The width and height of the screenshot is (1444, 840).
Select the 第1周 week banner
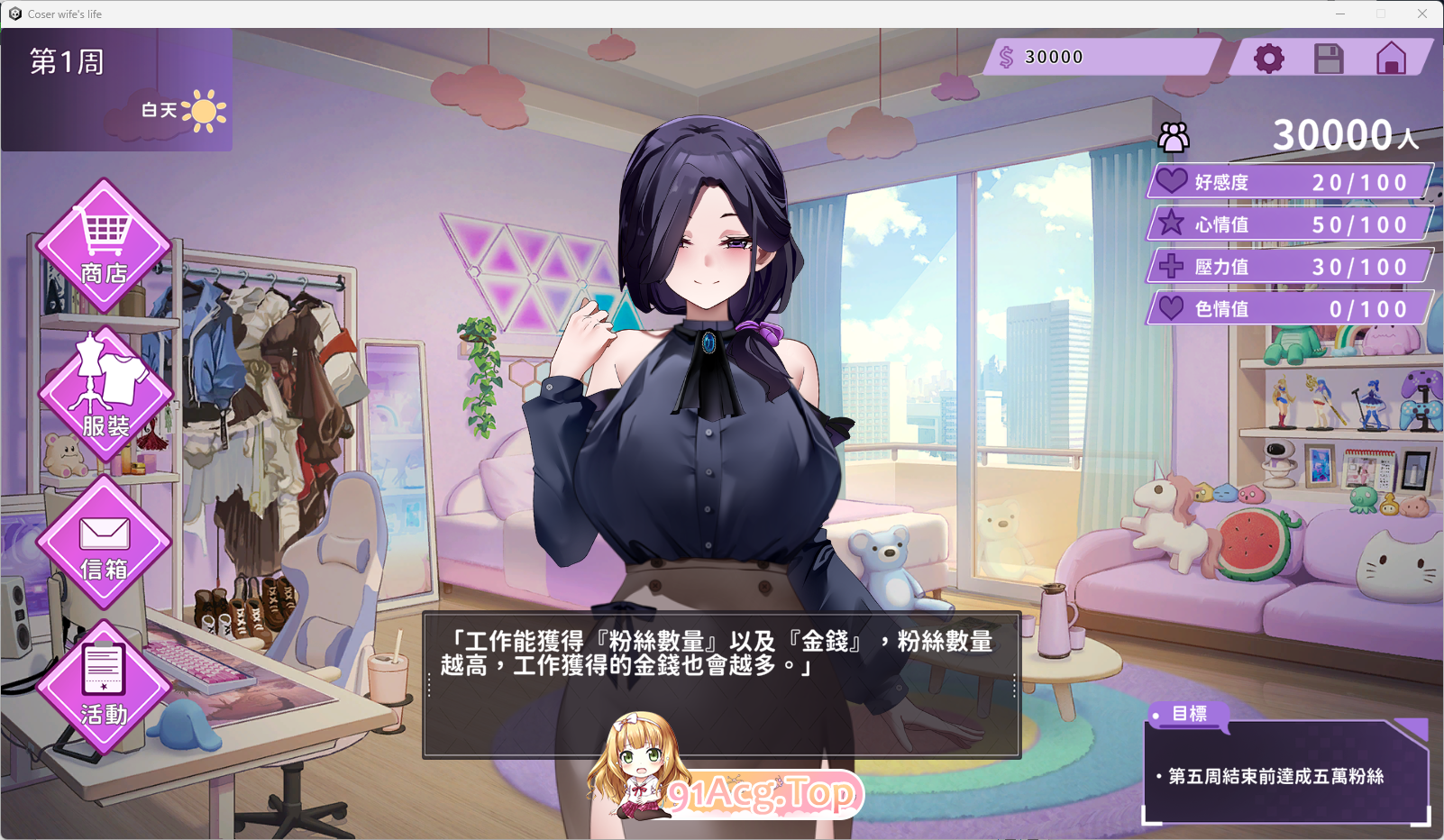click(66, 62)
